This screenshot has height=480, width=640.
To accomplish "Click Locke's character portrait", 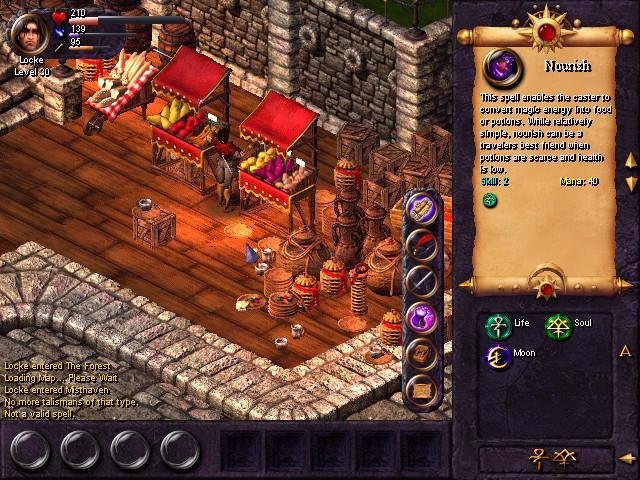I will coord(30,30).
